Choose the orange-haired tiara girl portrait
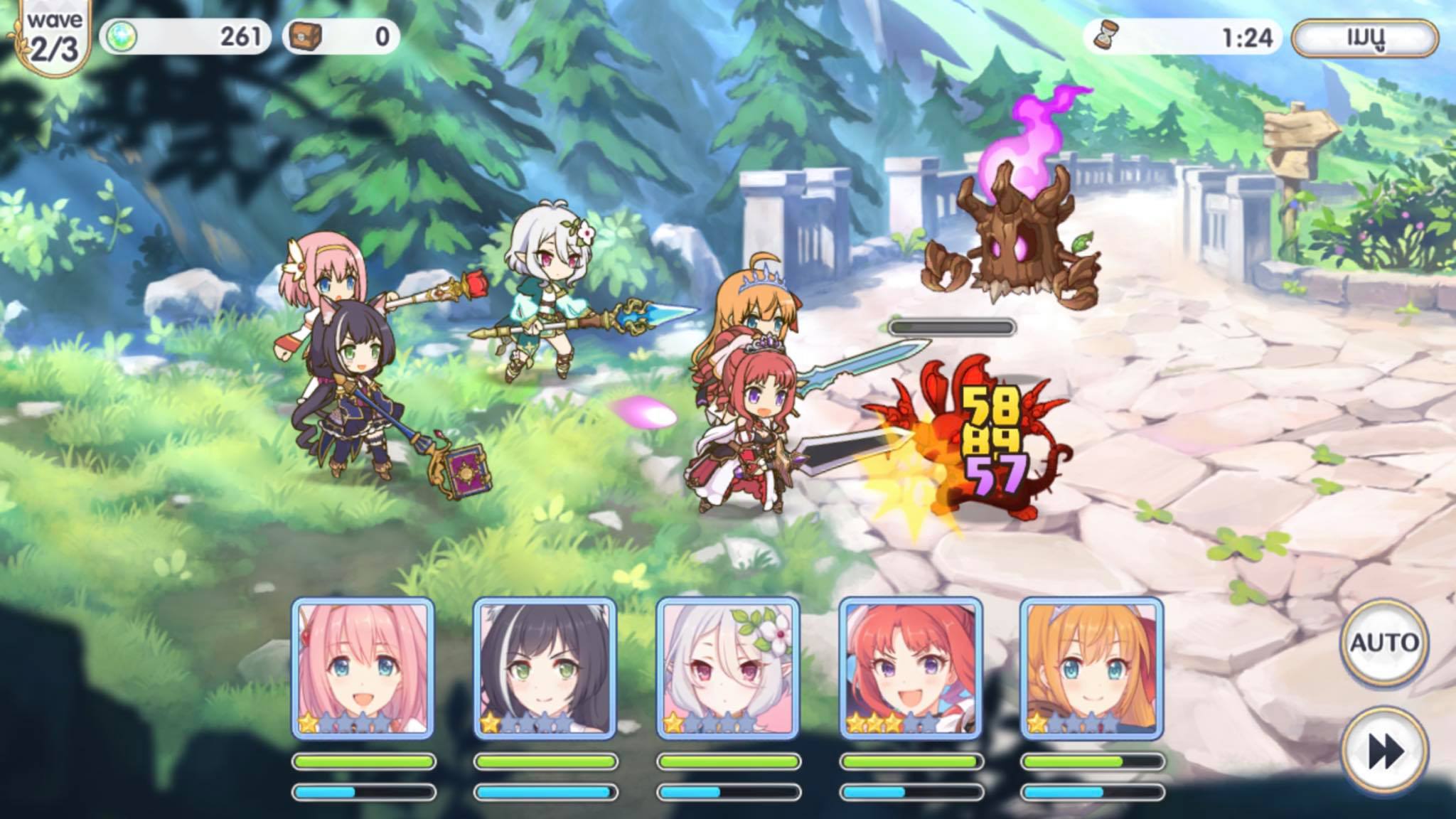Viewport: 1456px width, 819px height. tap(1092, 668)
